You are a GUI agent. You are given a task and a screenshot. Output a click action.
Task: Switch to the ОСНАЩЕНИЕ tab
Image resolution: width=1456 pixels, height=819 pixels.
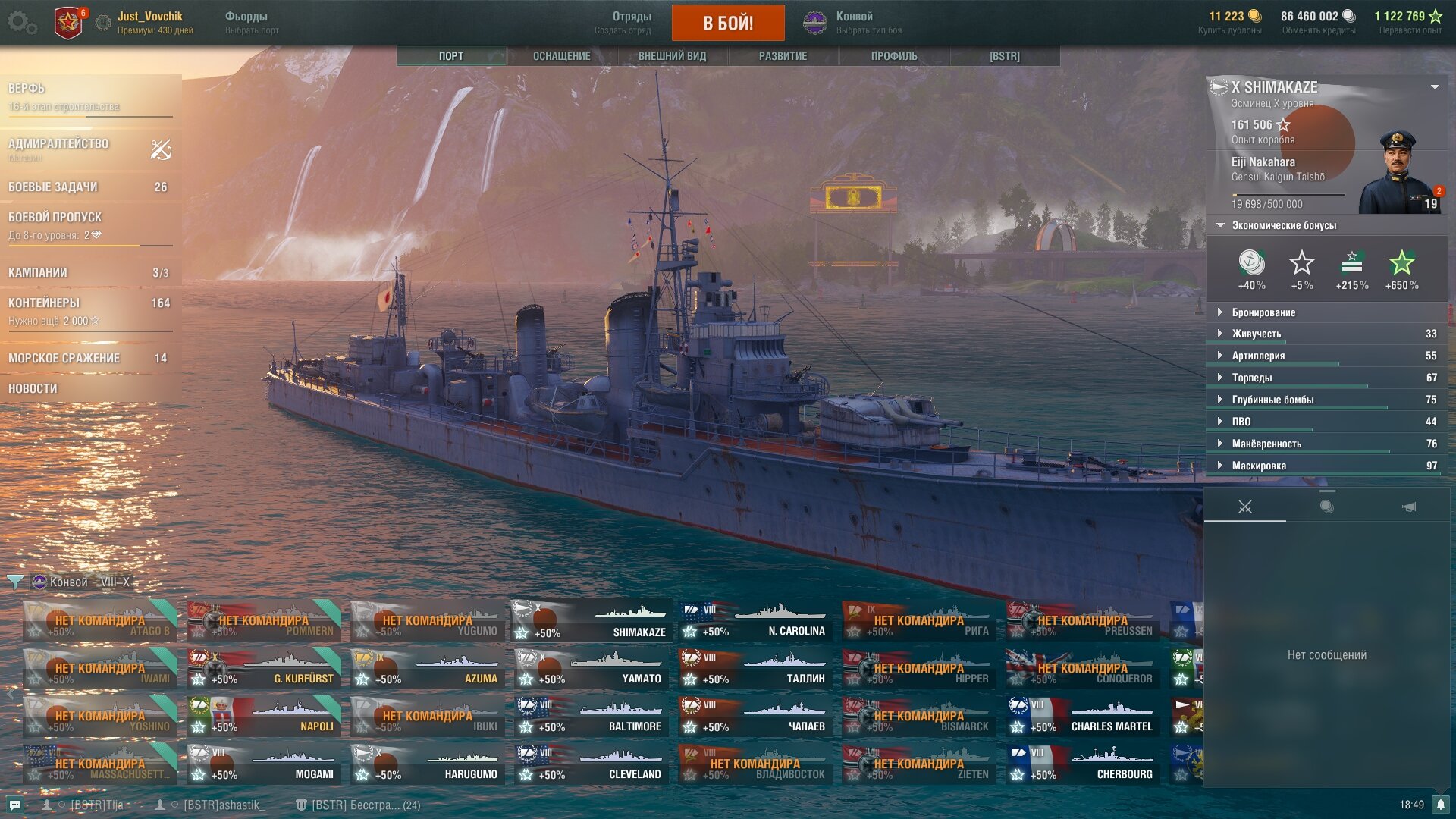coord(561,56)
